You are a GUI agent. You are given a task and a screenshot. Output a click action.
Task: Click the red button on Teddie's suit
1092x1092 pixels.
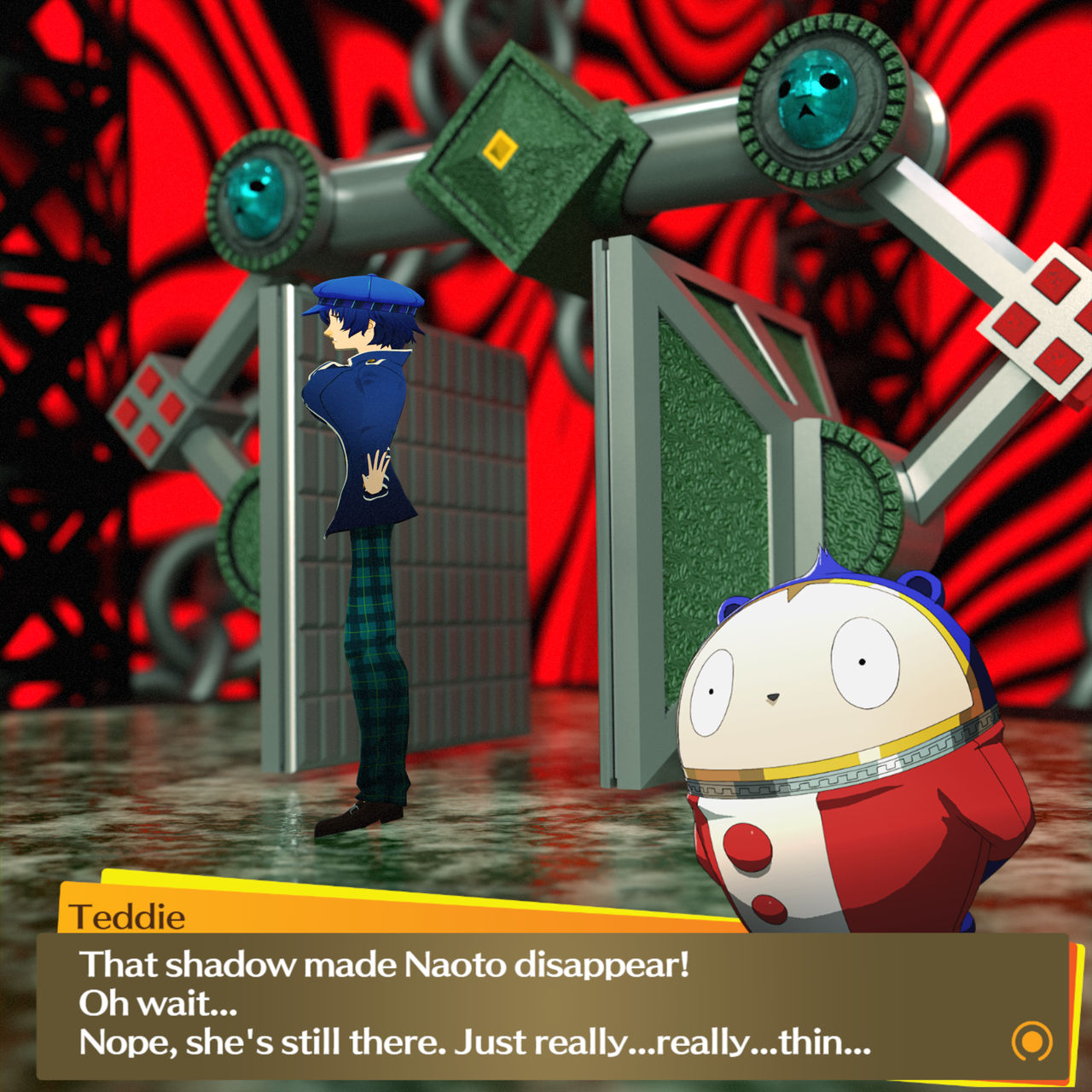click(746, 847)
